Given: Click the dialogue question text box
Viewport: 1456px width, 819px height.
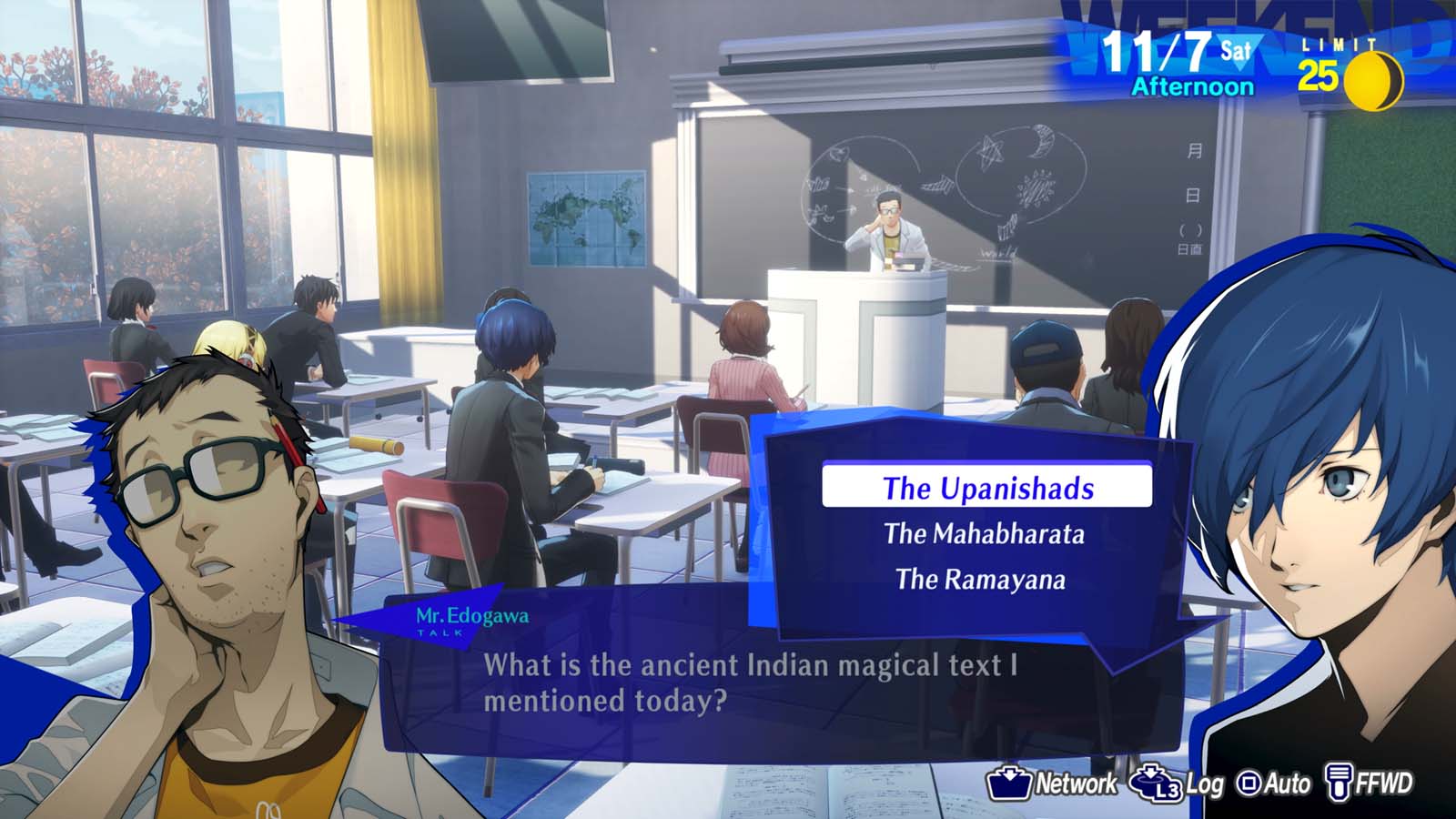Looking at the screenshot, I should click(755, 684).
